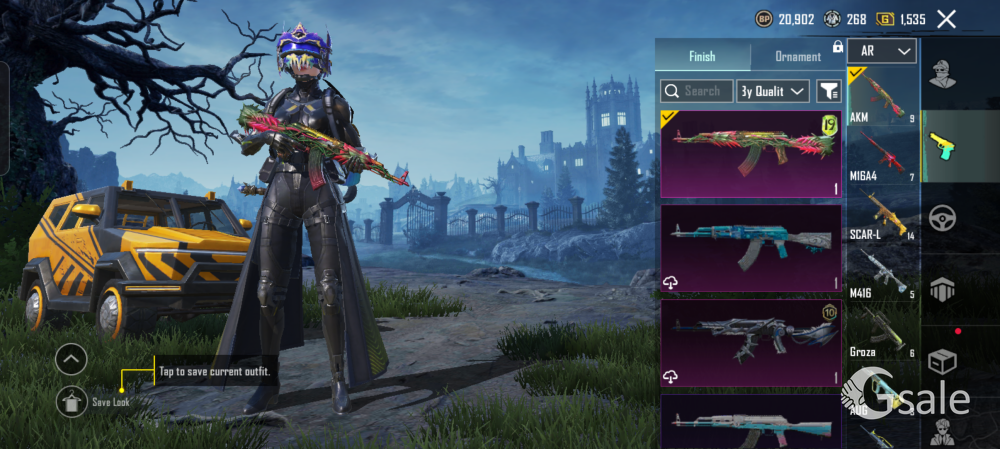This screenshot has width=1000, height=449.
Task: Open the By Quality sort dropdown
Action: point(772,91)
